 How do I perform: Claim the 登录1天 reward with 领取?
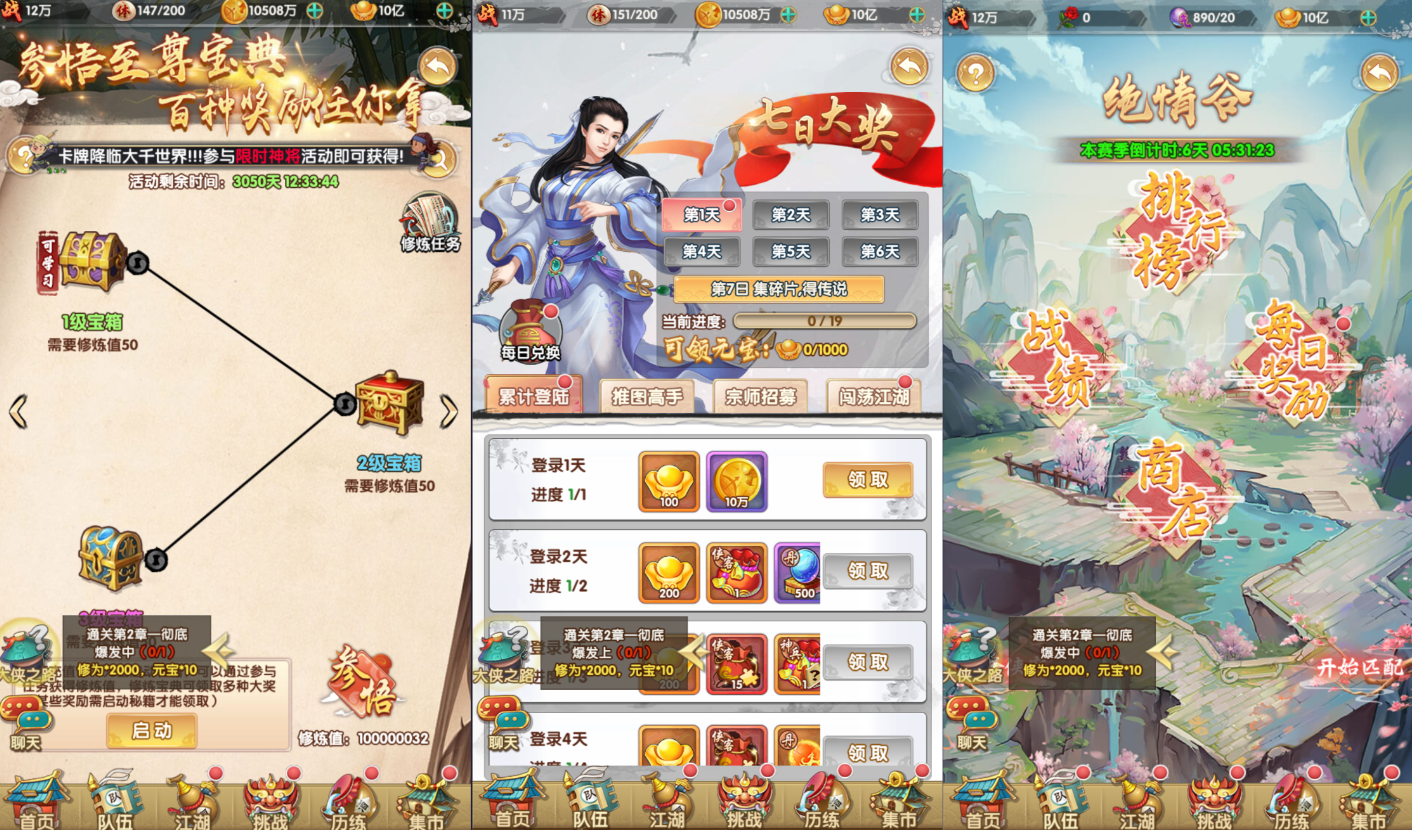click(866, 480)
